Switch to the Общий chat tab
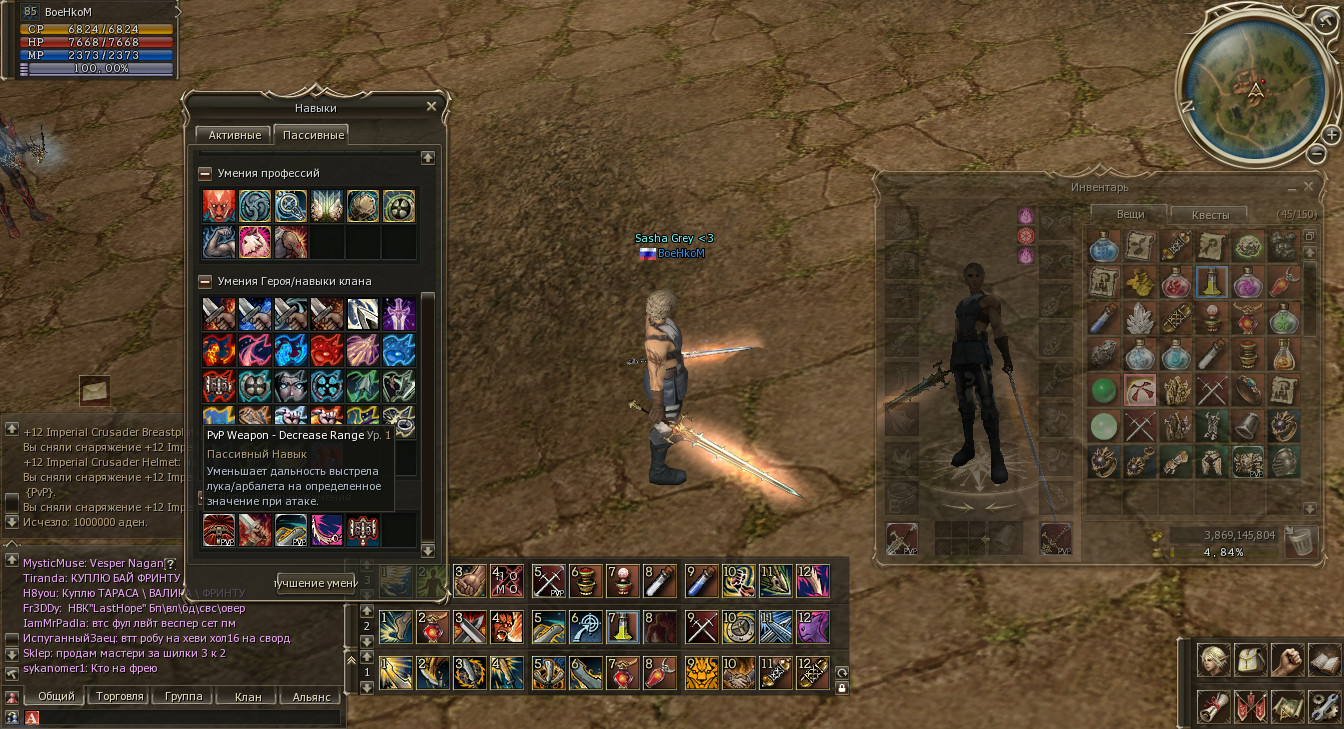 pos(55,696)
